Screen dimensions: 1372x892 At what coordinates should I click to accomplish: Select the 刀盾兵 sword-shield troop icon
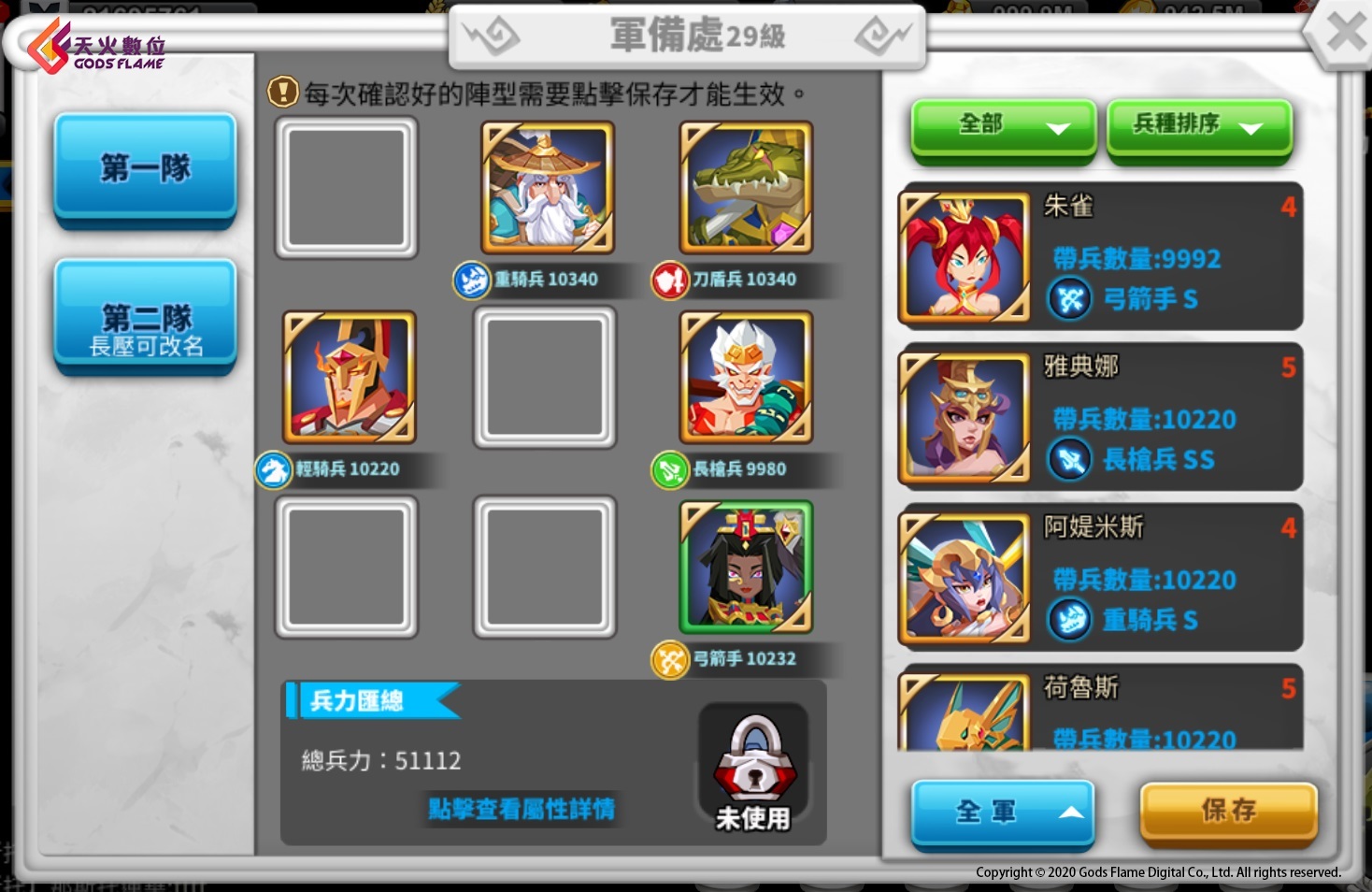[669, 278]
